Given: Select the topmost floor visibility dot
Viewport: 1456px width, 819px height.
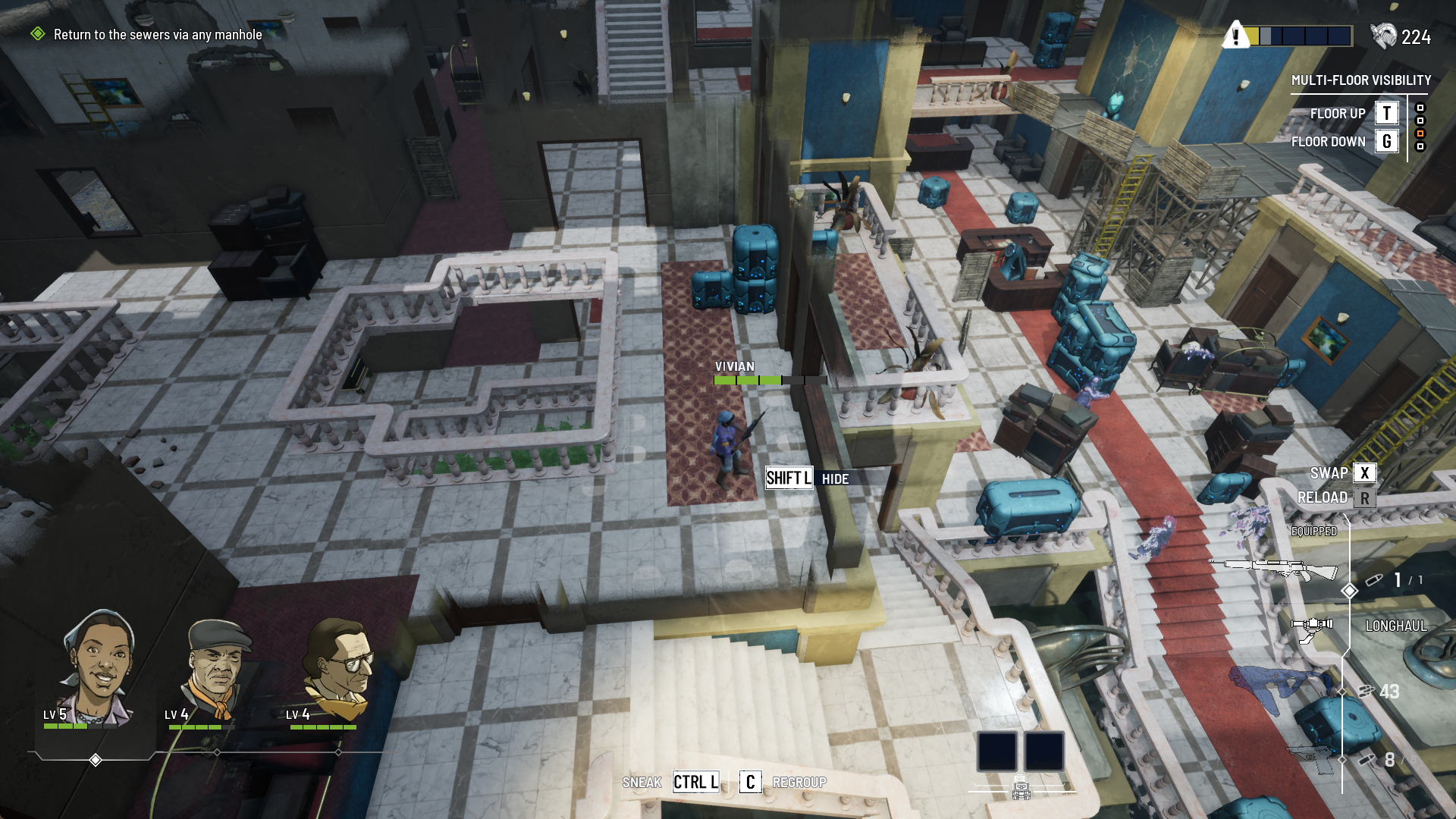Looking at the screenshot, I should tap(1420, 108).
